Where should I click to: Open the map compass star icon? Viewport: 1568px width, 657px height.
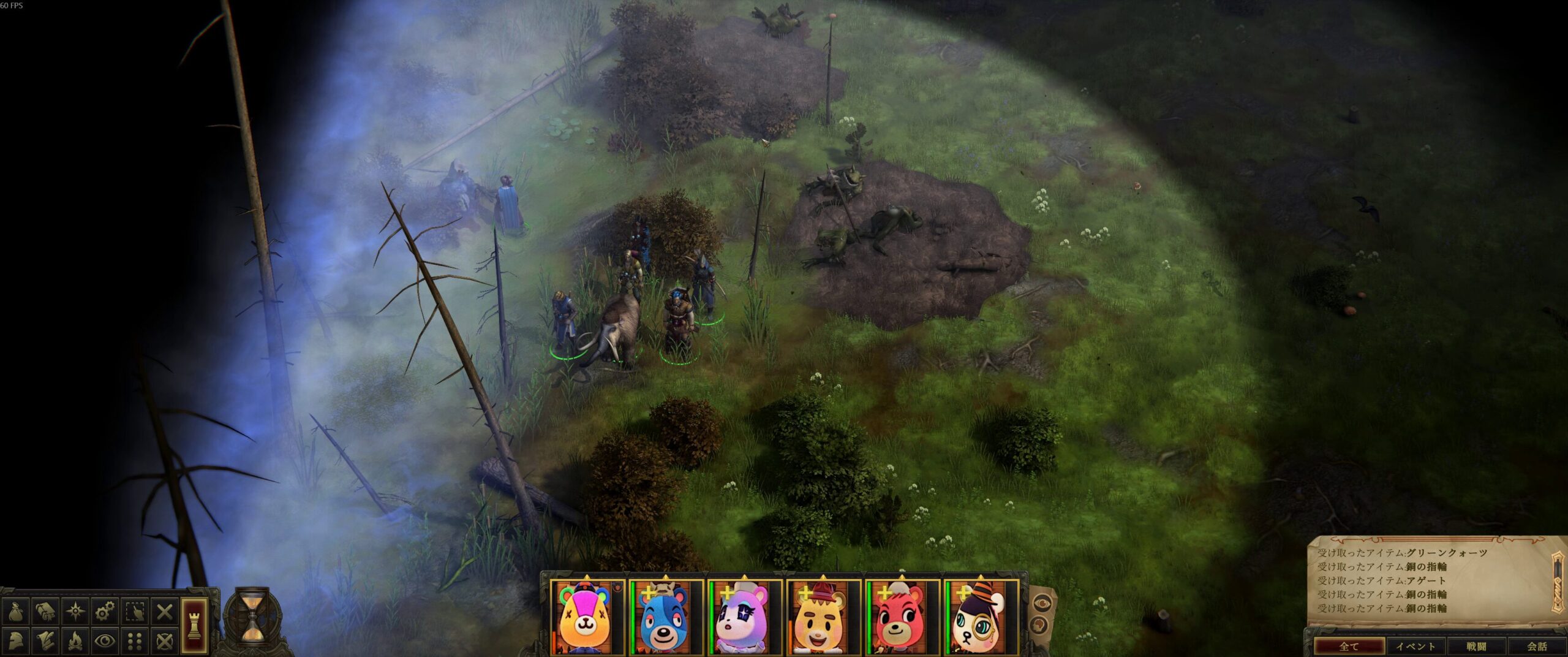75,611
